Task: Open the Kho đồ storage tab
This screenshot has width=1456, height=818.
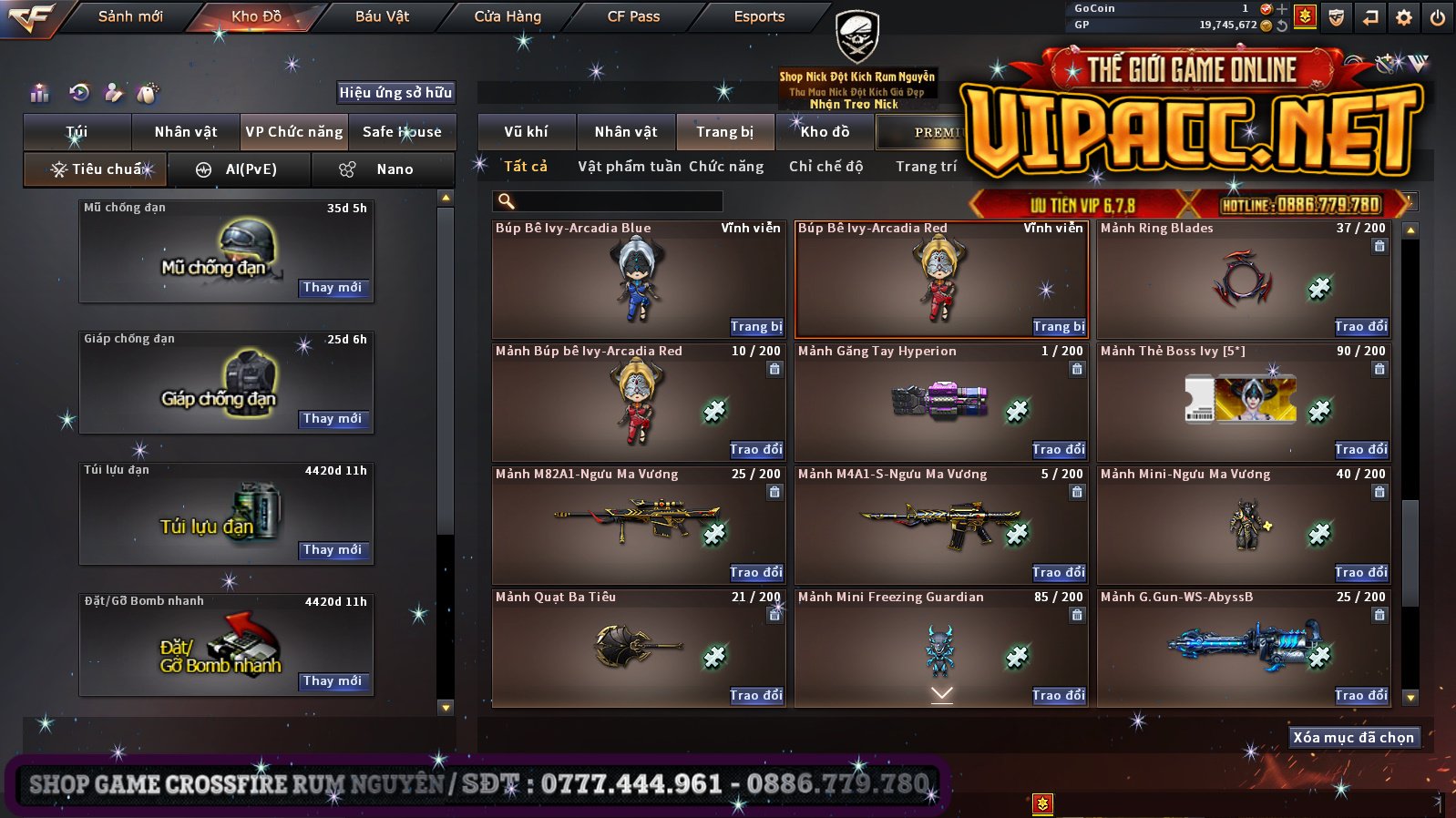Action: point(825,132)
